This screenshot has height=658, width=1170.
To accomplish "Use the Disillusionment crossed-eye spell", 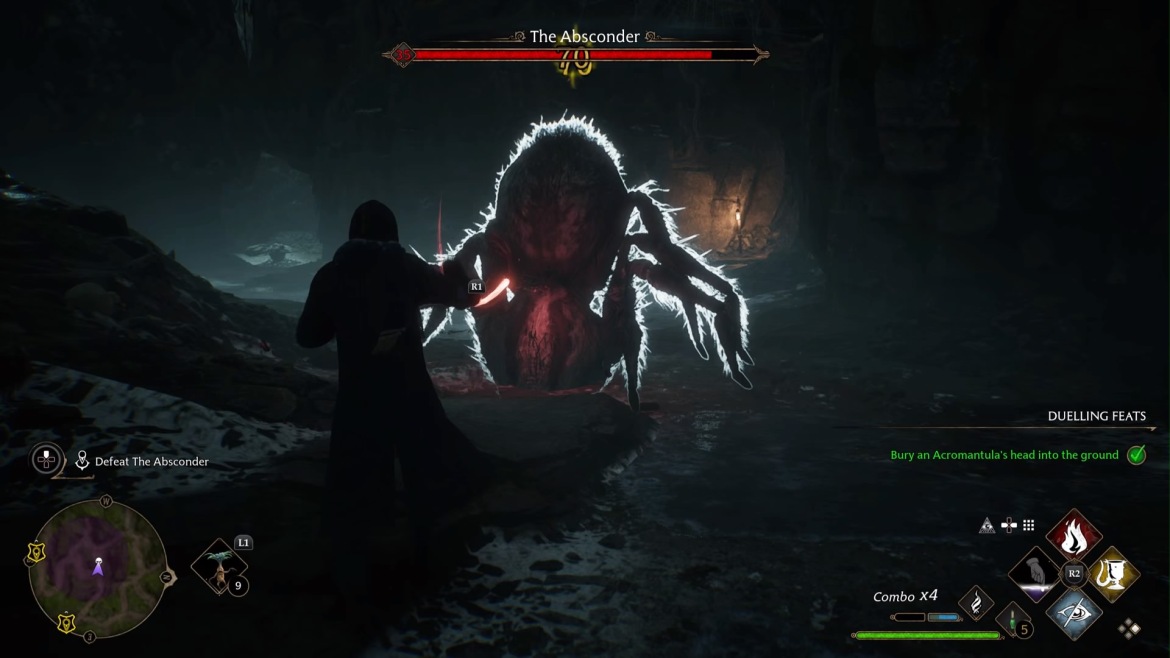I will (x=1074, y=611).
